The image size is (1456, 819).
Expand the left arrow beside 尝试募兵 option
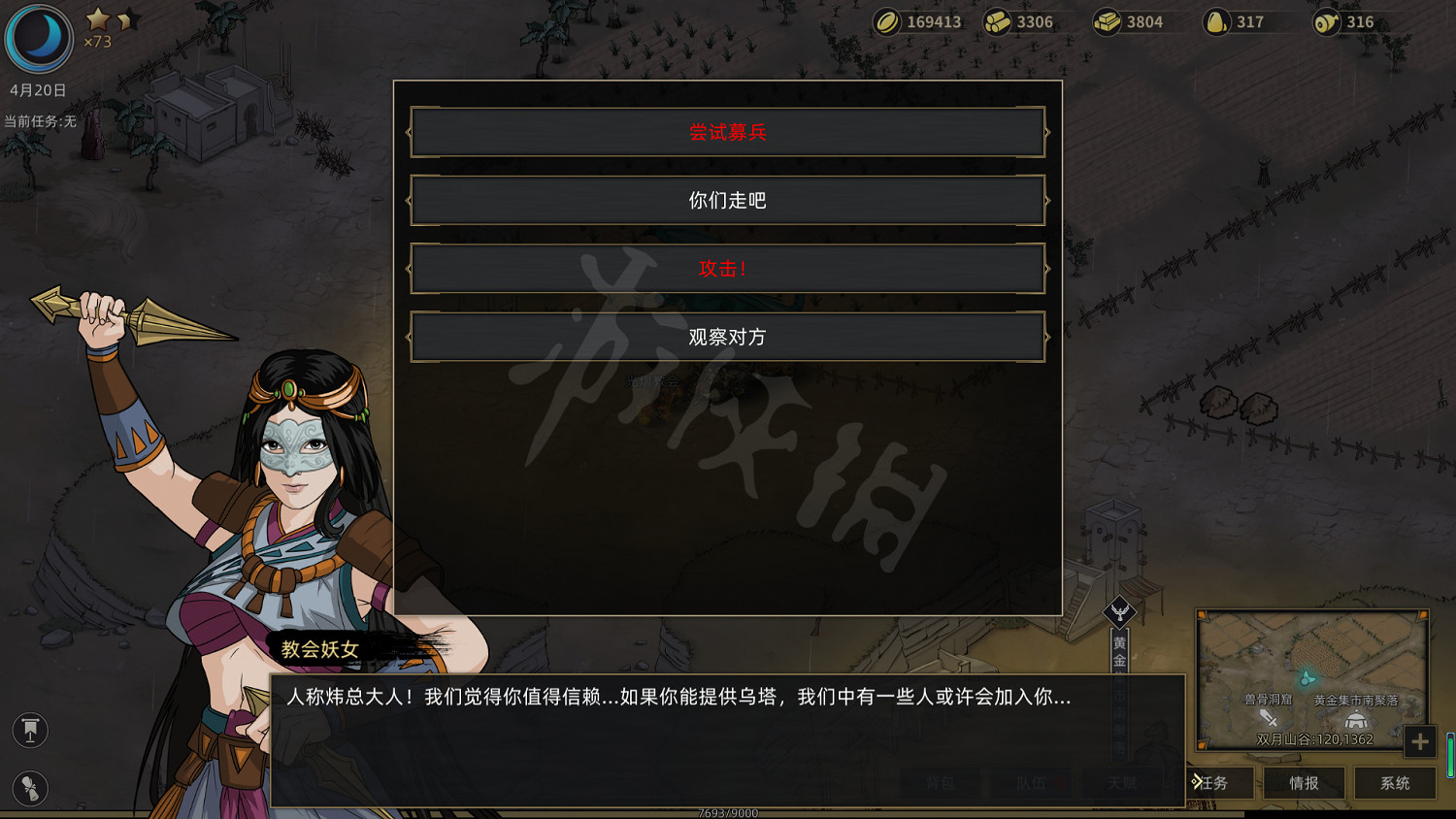pos(409,132)
